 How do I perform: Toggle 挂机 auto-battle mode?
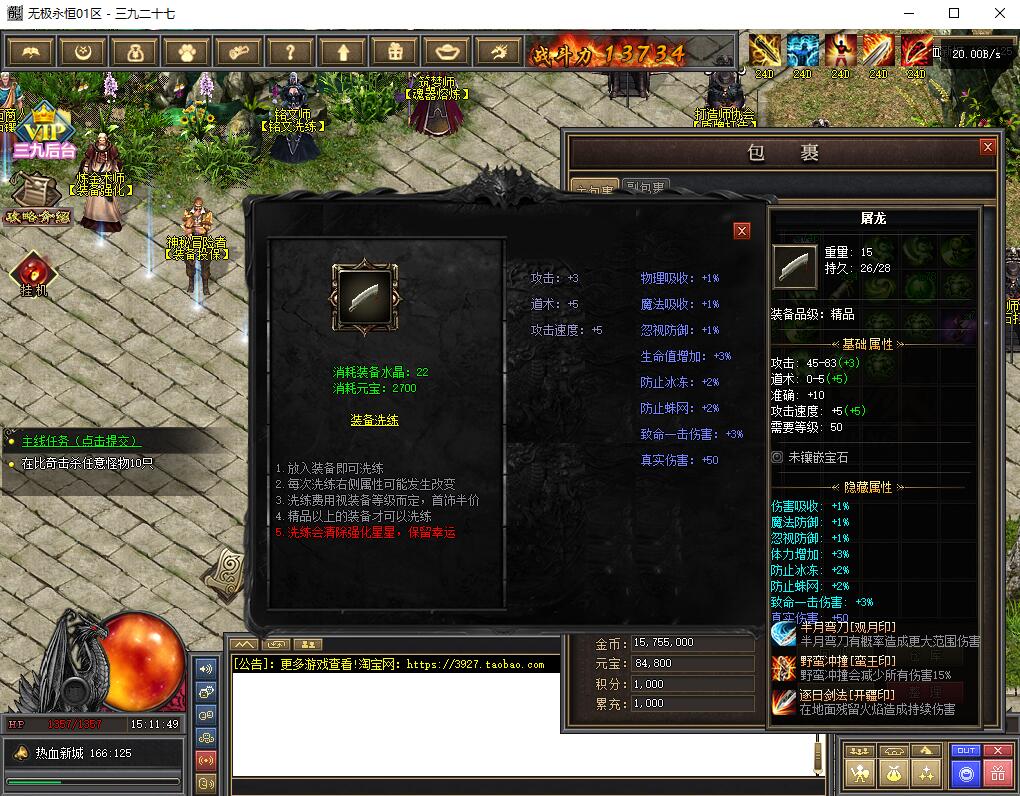34,272
